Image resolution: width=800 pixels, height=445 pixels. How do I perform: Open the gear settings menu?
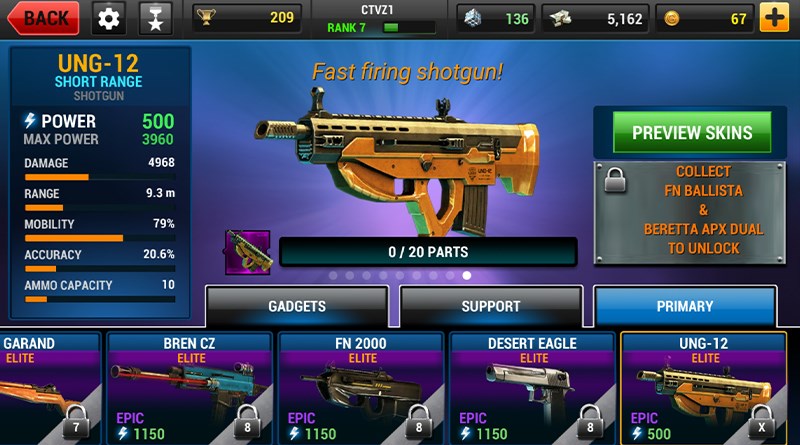click(109, 18)
